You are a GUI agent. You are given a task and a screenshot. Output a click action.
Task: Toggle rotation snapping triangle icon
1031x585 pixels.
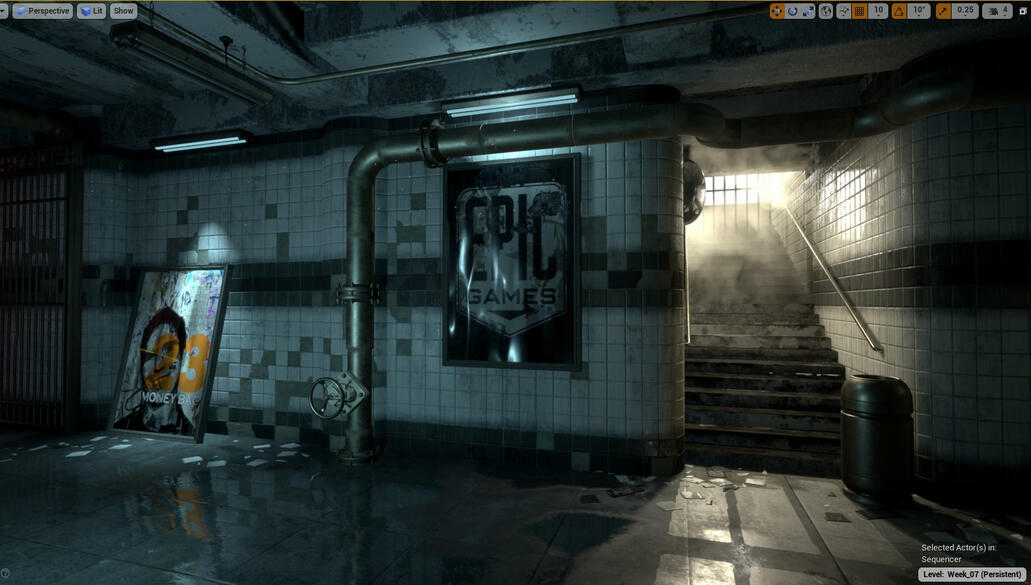[898, 11]
